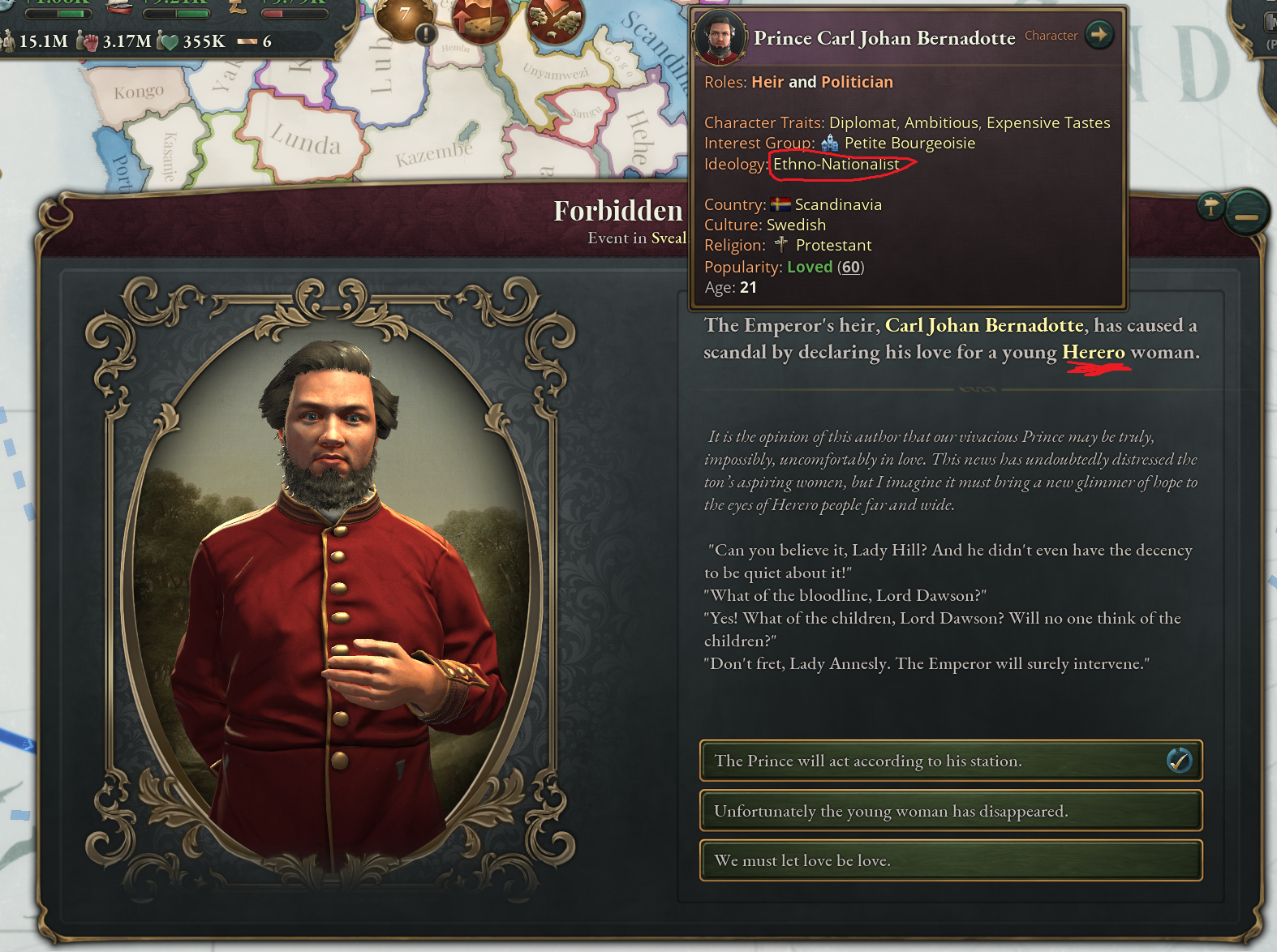Click the prince's portrait in tooltip header
The image size is (1277, 952).
tap(719, 37)
